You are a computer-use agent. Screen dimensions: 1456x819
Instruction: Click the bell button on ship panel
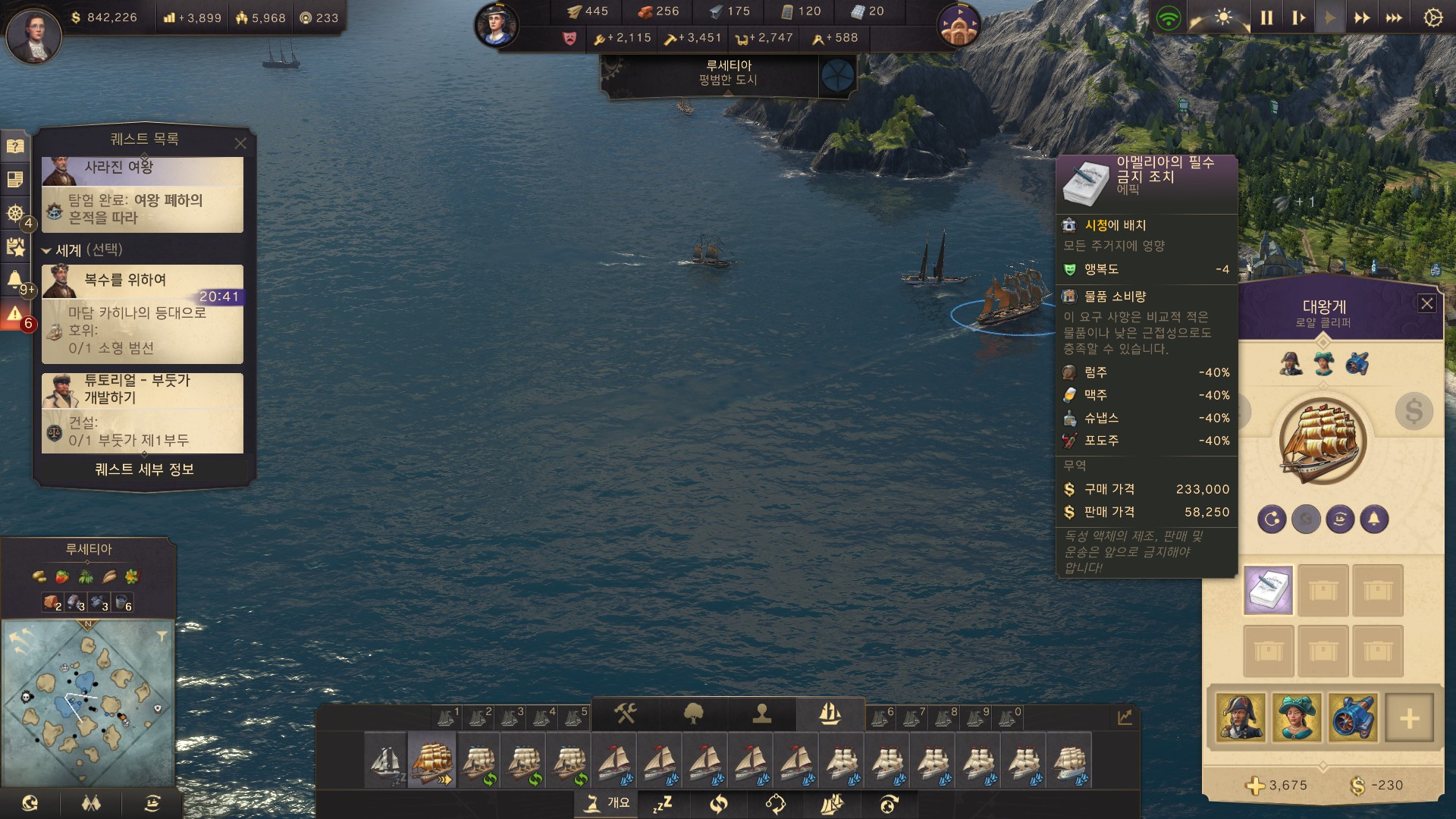(1374, 519)
